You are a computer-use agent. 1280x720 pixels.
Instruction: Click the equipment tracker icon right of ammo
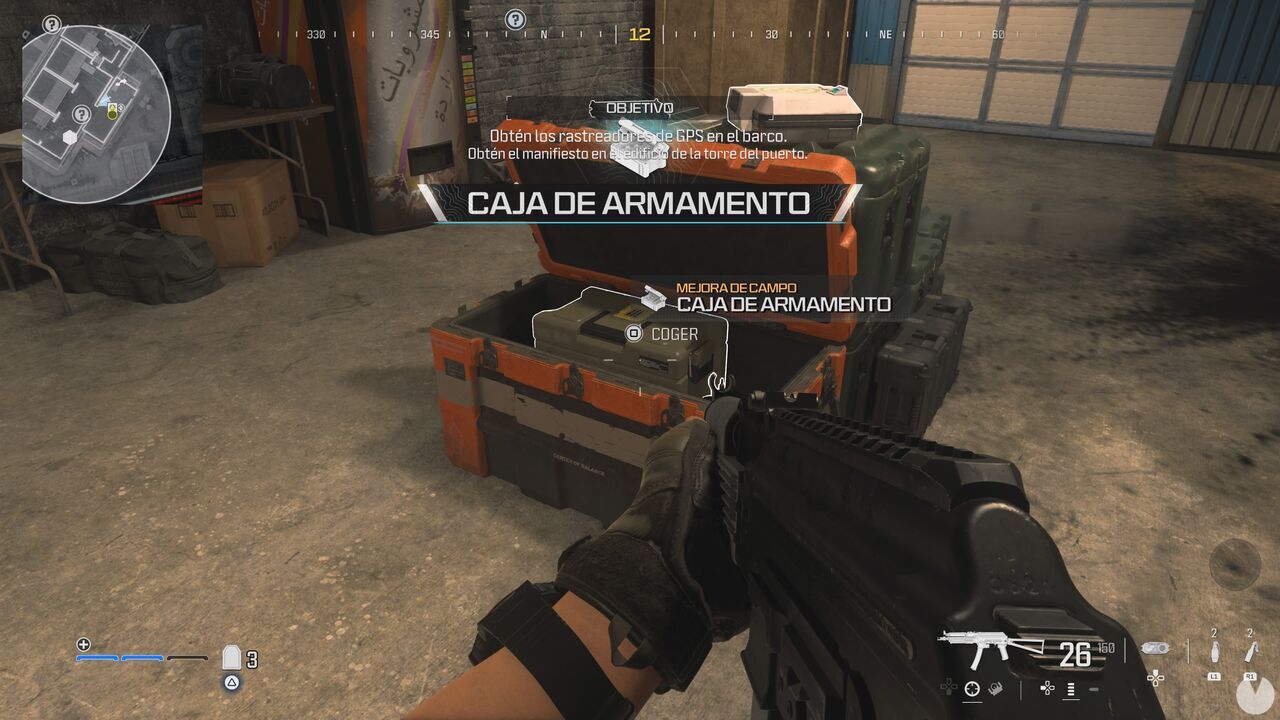pos(1156,649)
